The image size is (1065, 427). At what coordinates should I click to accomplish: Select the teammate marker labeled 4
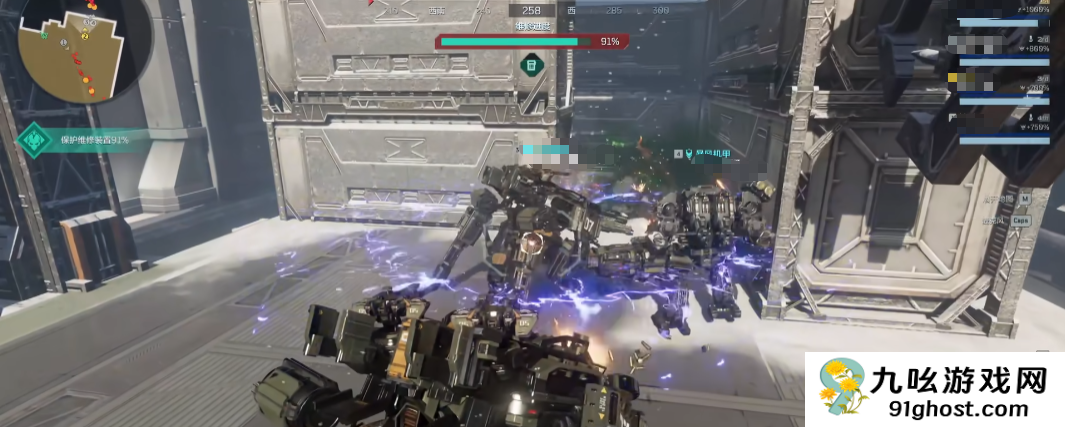tap(679, 154)
